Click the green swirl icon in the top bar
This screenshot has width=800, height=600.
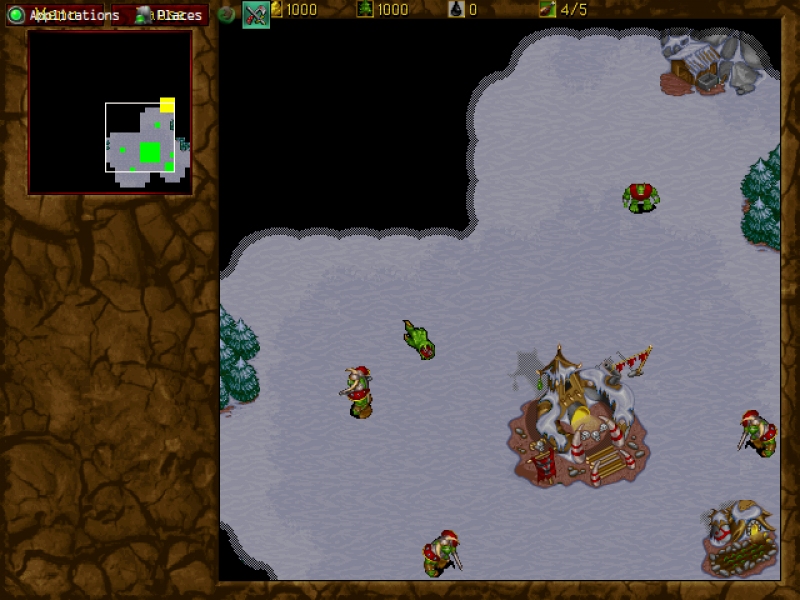(227, 15)
